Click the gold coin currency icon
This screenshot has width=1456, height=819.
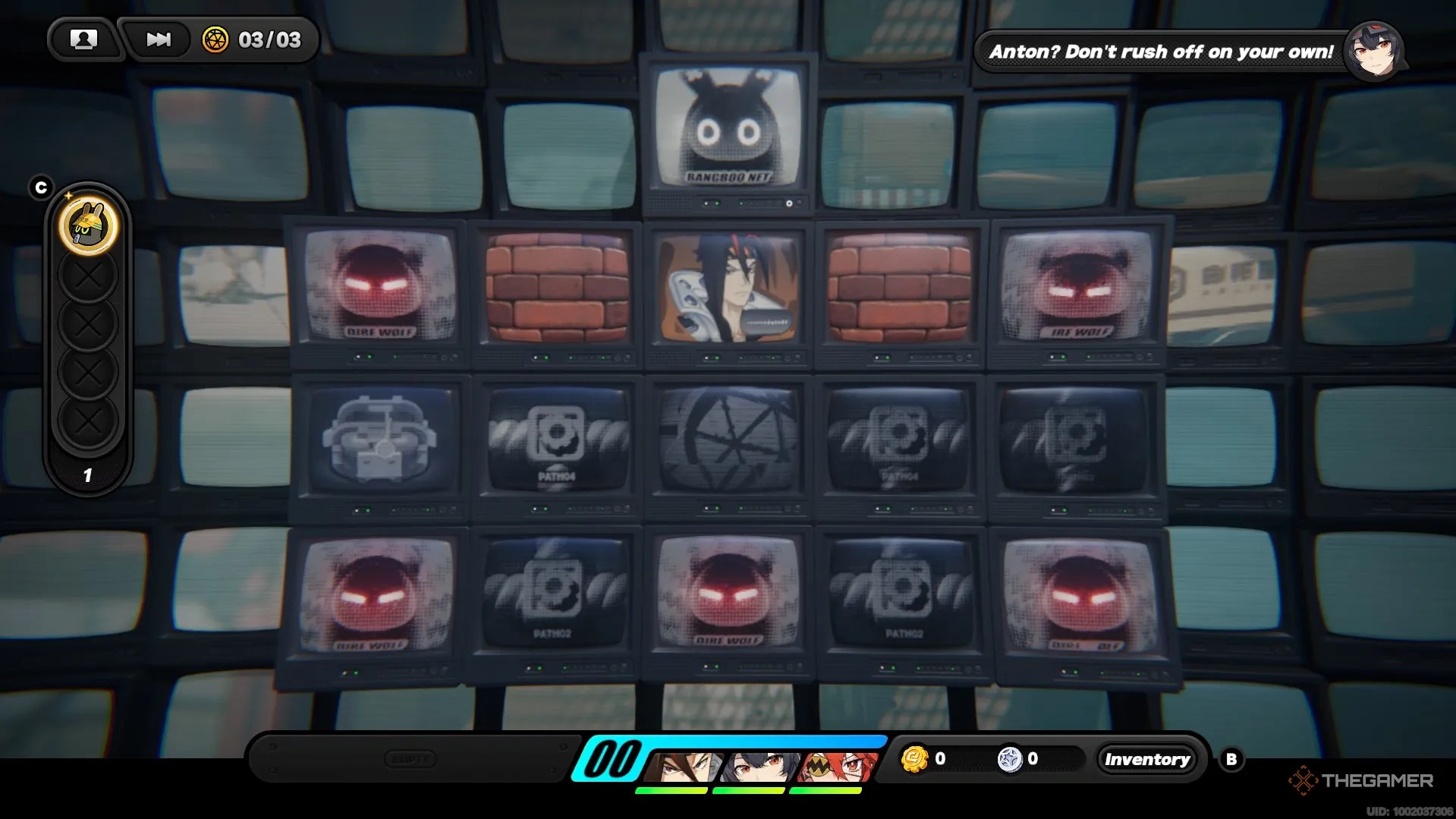coord(916,758)
